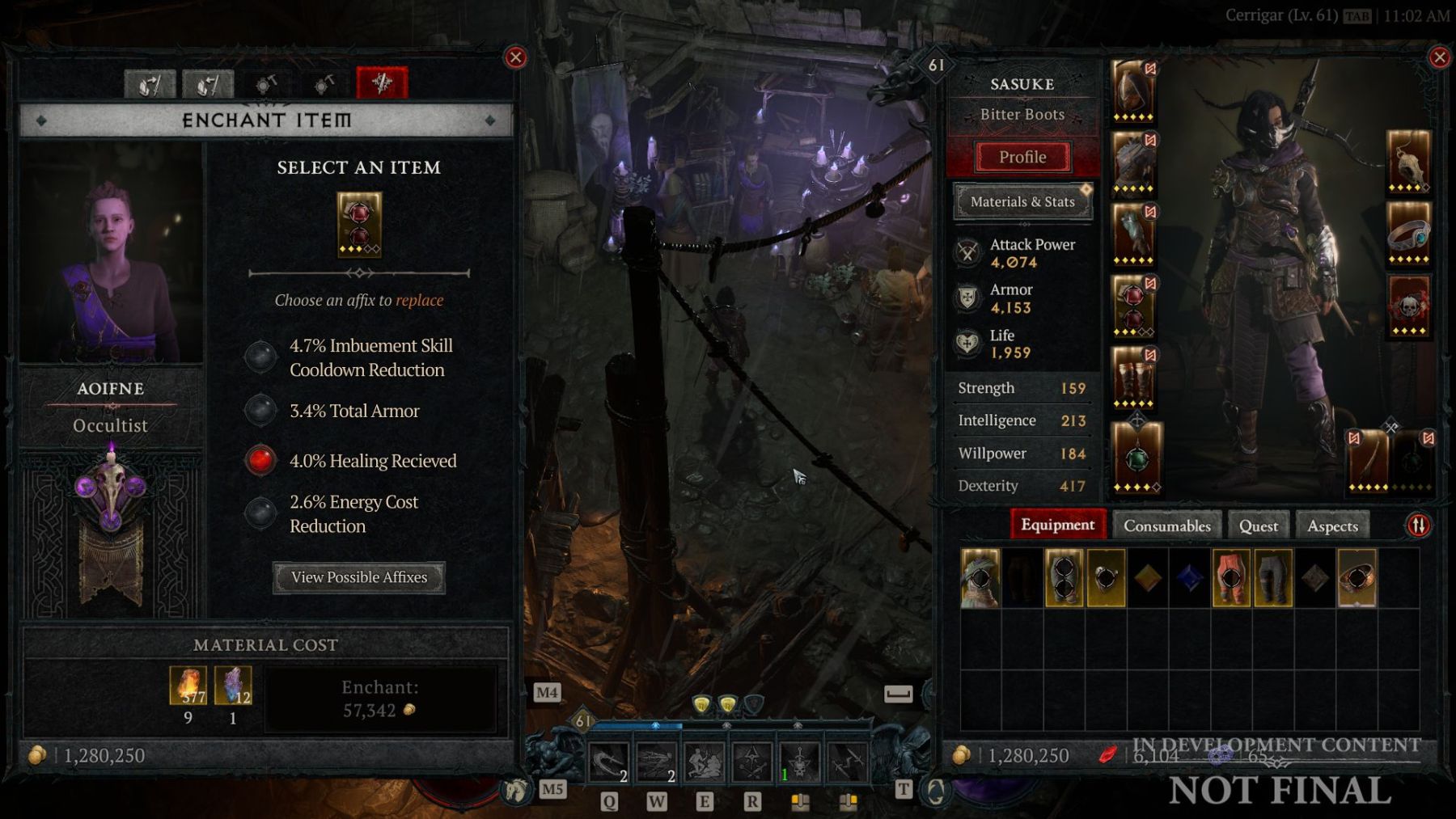The width and height of the screenshot is (1456, 819).
Task: Switch to the Consumables tab
Action: (x=1166, y=526)
